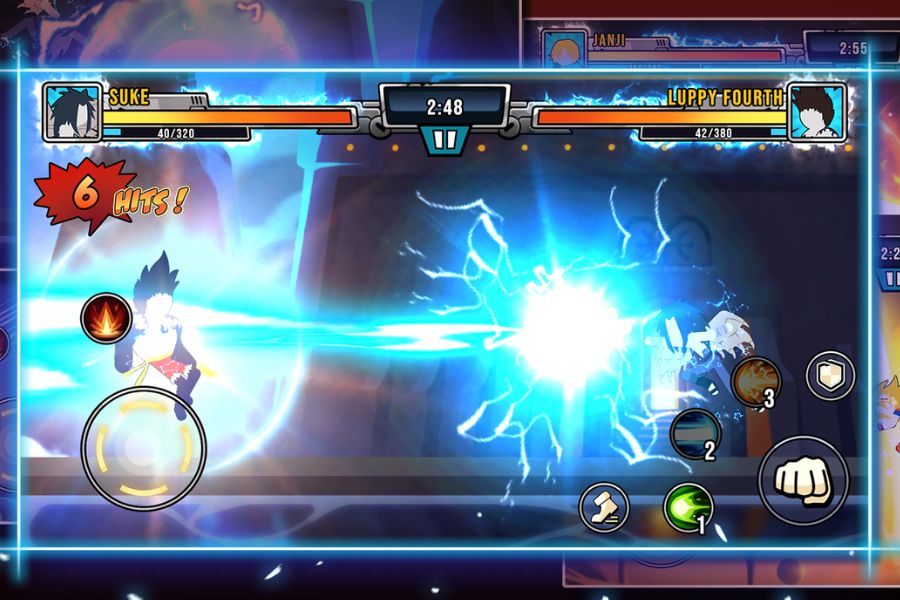
Task: Pause the fight with the pause button
Action: tap(444, 139)
